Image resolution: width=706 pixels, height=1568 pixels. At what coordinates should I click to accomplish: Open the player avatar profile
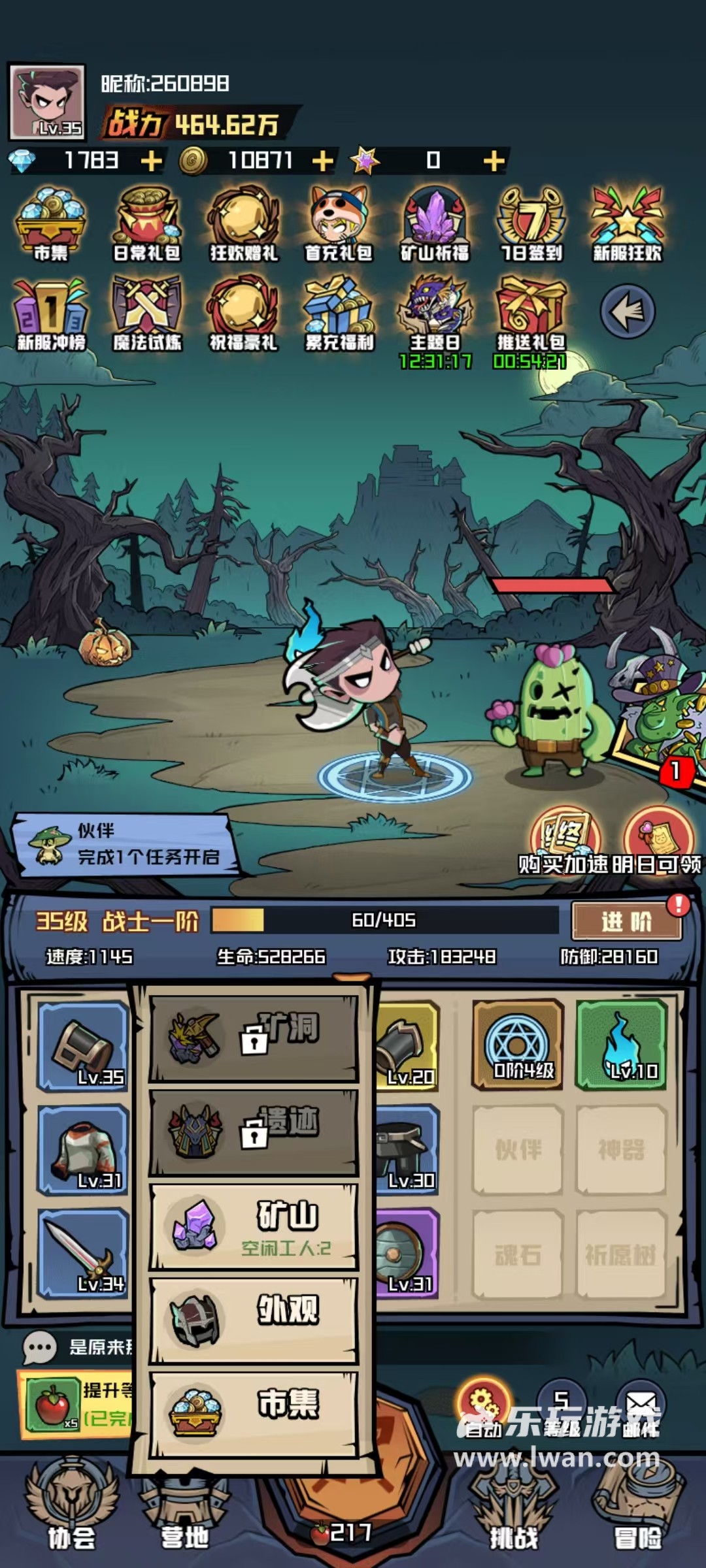pos(47,102)
